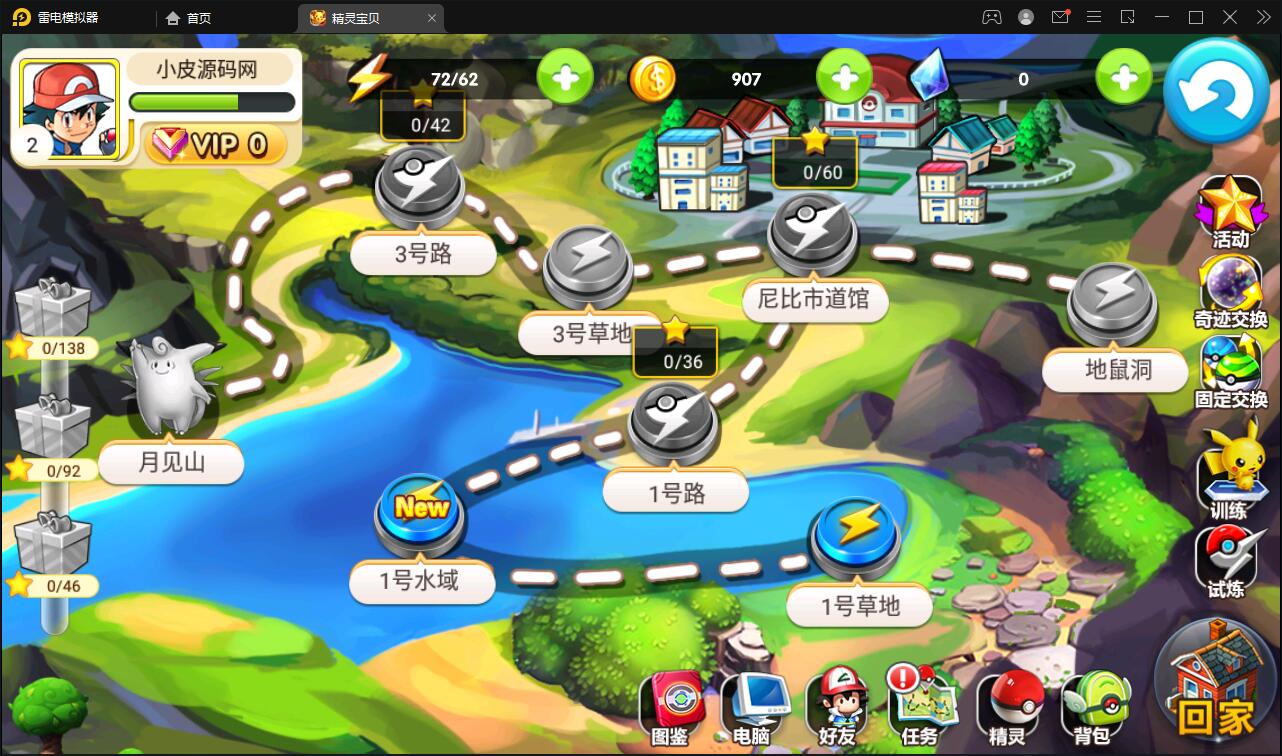Image resolution: width=1282 pixels, height=756 pixels.
Task: Tap the blue circular arrow button
Action: pos(1216,92)
